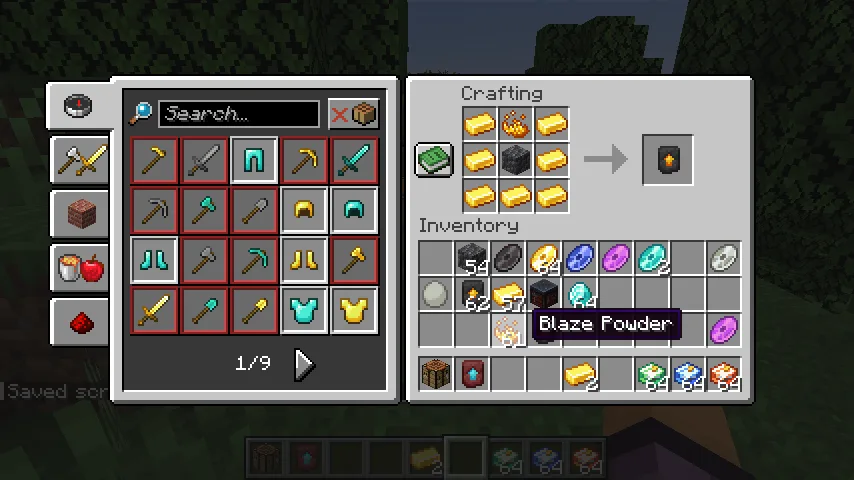Select the crafting table in the hotbar
Screen dimensions: 854x480
coord(435,374)
